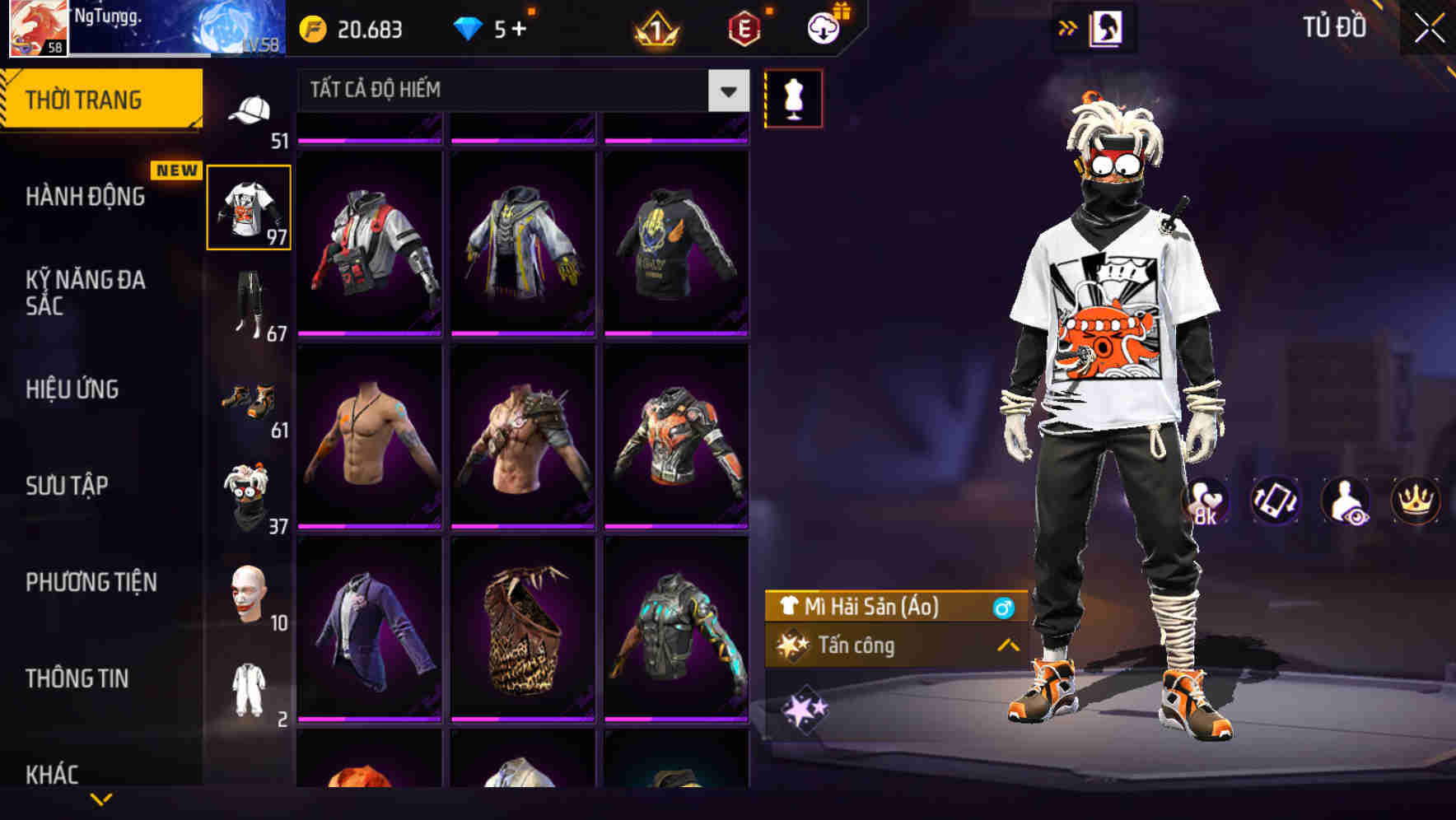Collapse the Tấn công attribute section
Screen dimensions: 1456x820
[x=1006, y=647]
